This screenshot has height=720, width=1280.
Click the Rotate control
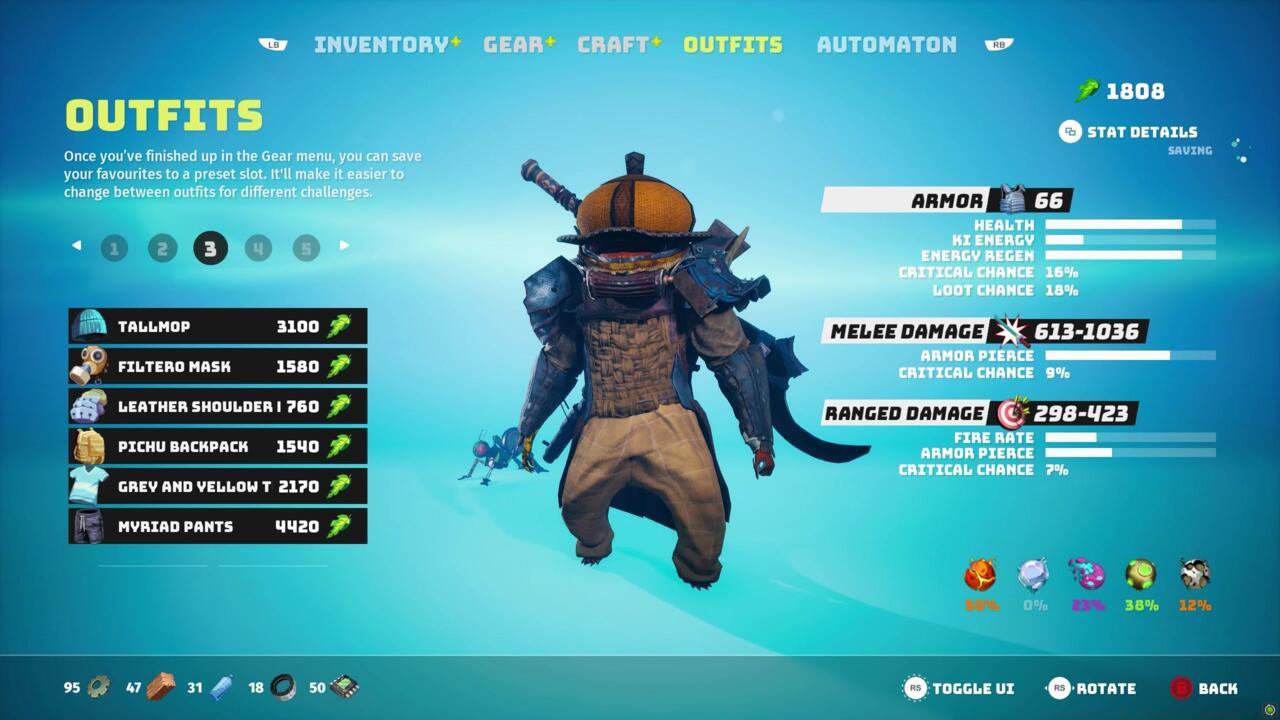(1098, 688)
